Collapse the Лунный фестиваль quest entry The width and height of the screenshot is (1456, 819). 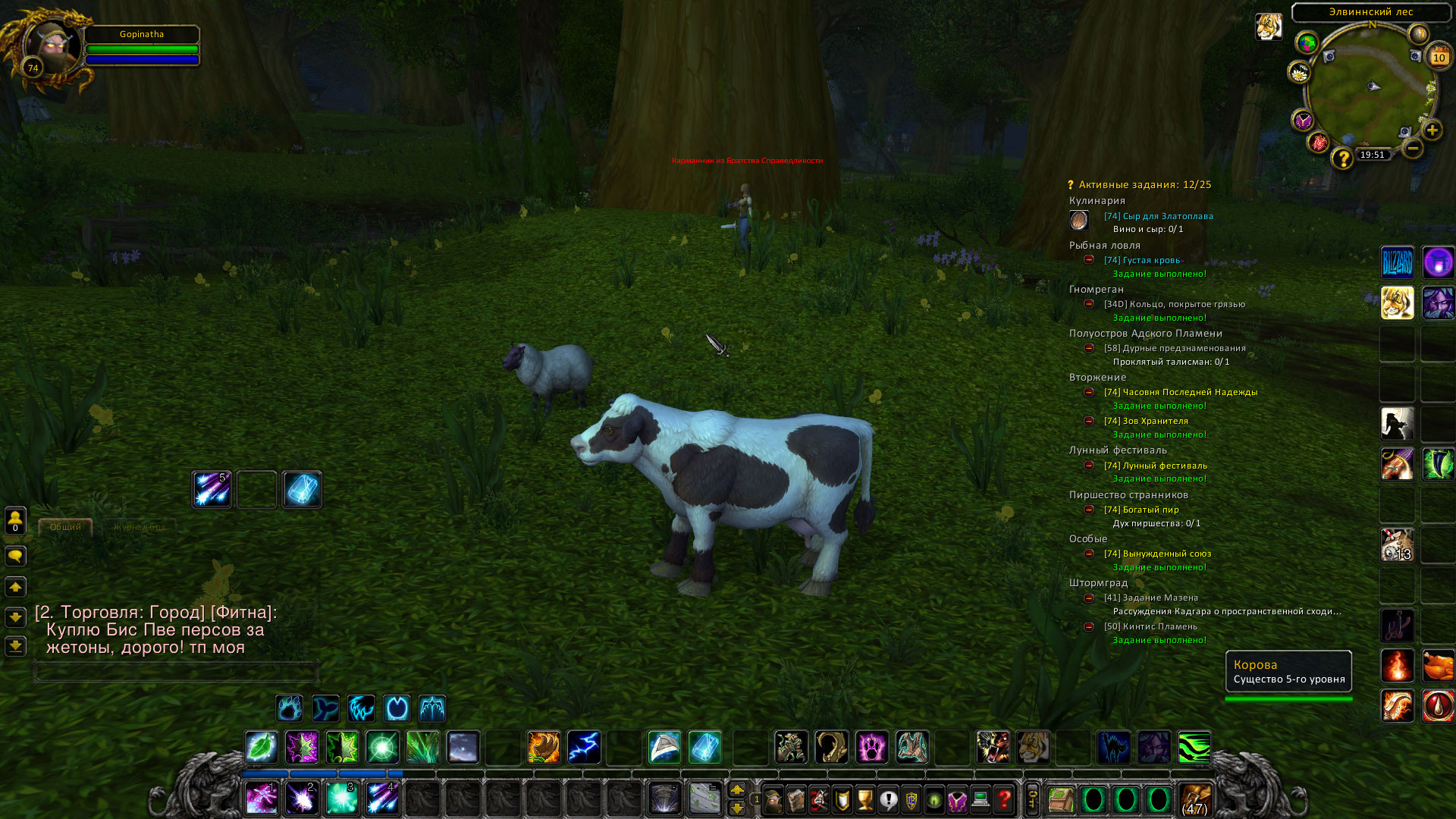point(1090,465)
